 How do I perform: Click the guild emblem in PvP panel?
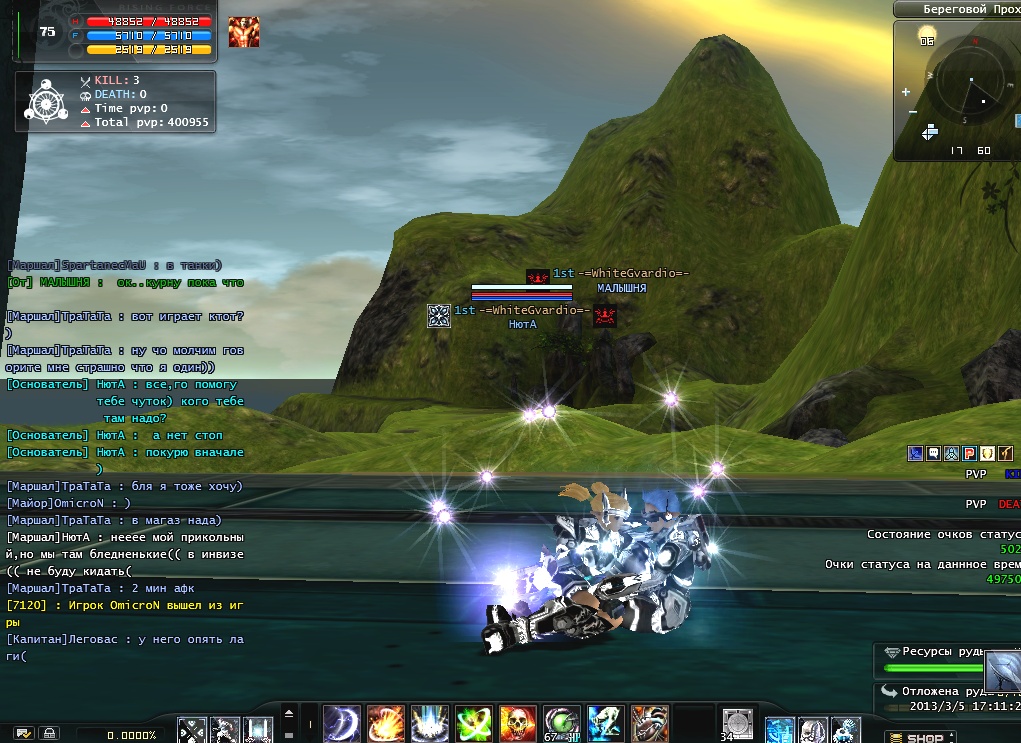pyautogui.click(x=46, y=100)
